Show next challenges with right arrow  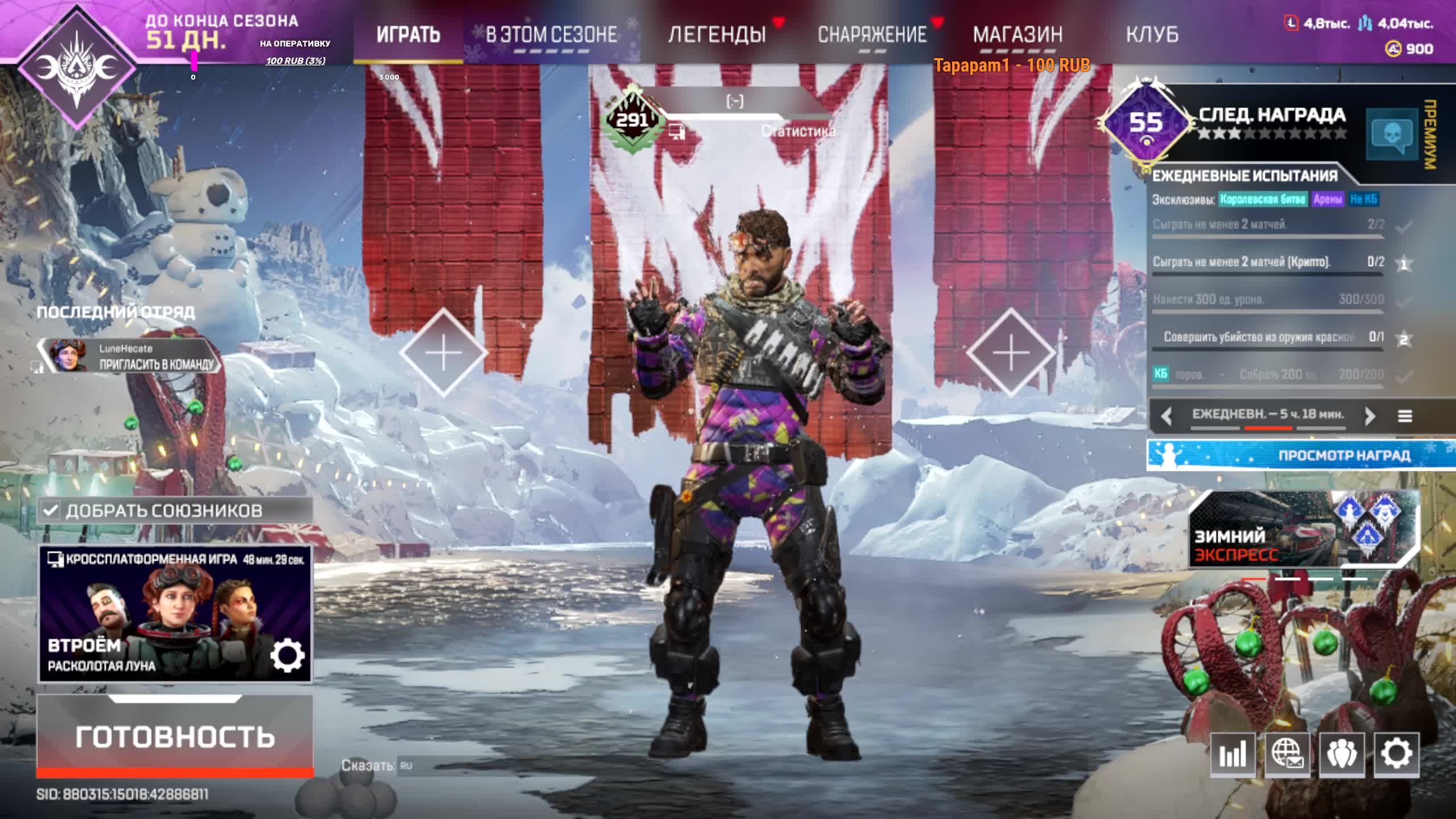(x=1370, y=416)
